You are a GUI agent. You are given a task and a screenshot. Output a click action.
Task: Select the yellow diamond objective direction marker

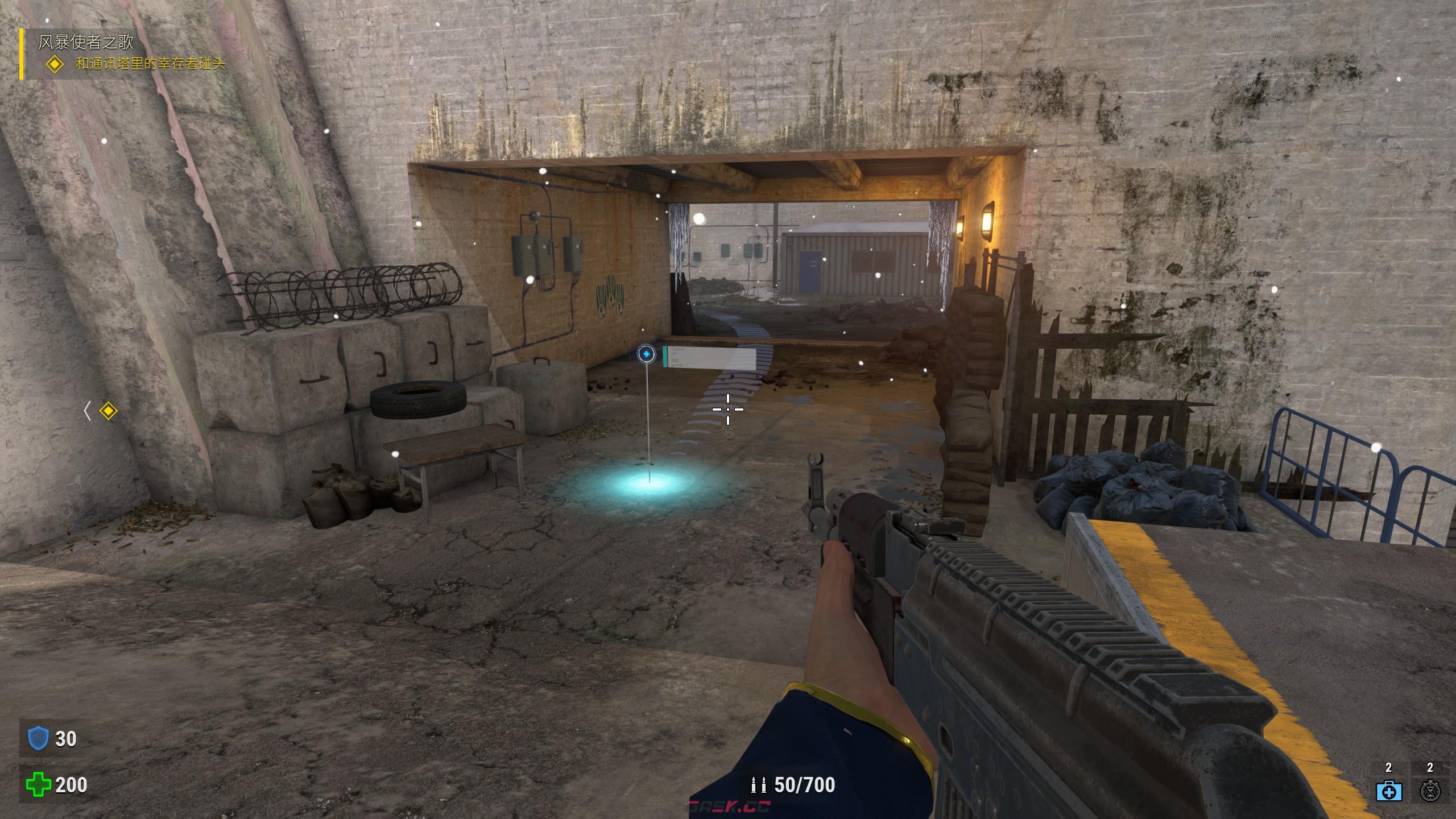pos(108,411)
